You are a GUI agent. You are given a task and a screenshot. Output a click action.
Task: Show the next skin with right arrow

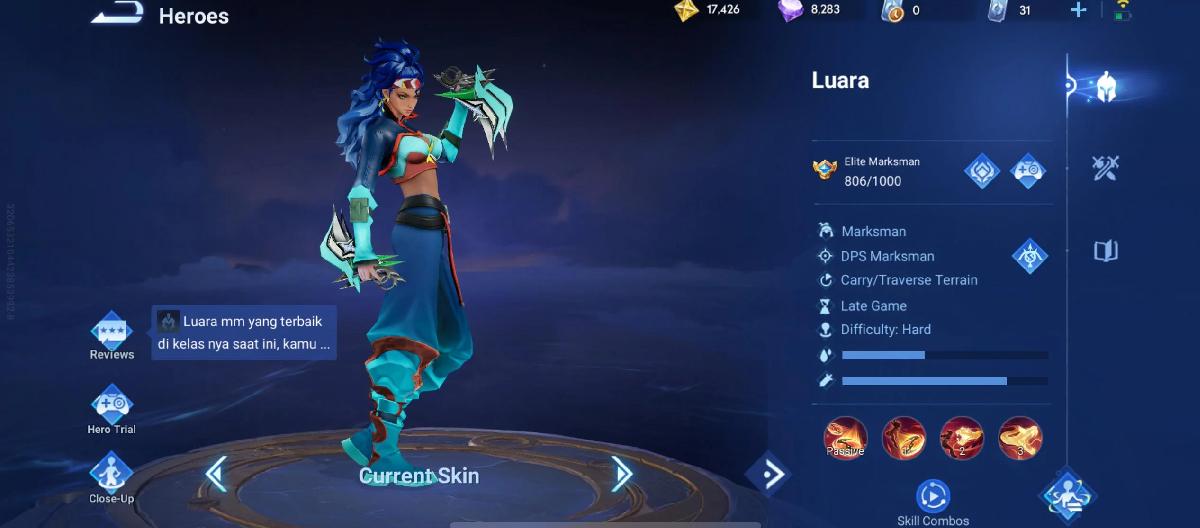[621, 474]
